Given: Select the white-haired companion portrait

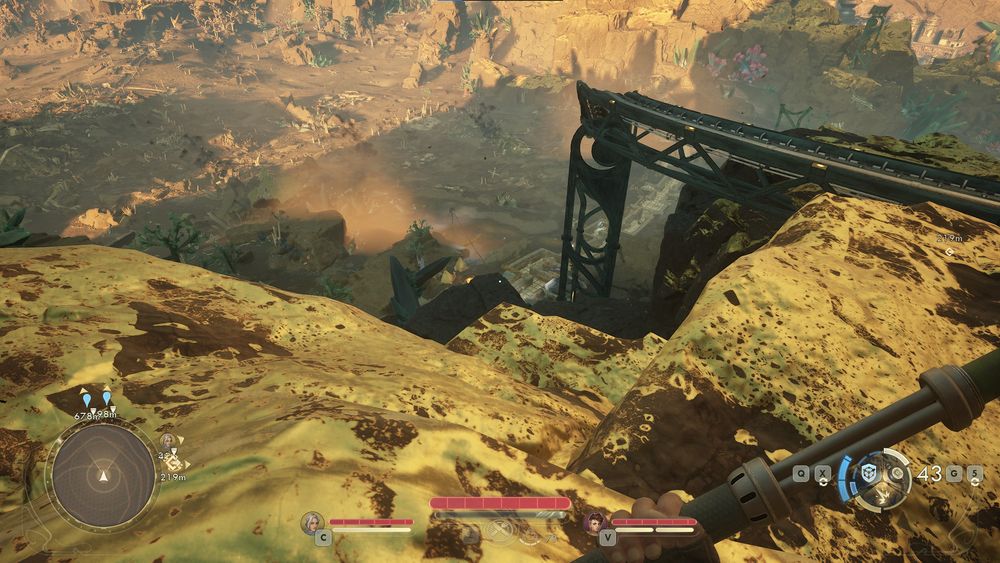Looking at the screenshot, I should pyautogui.click(x=313, y=521).
